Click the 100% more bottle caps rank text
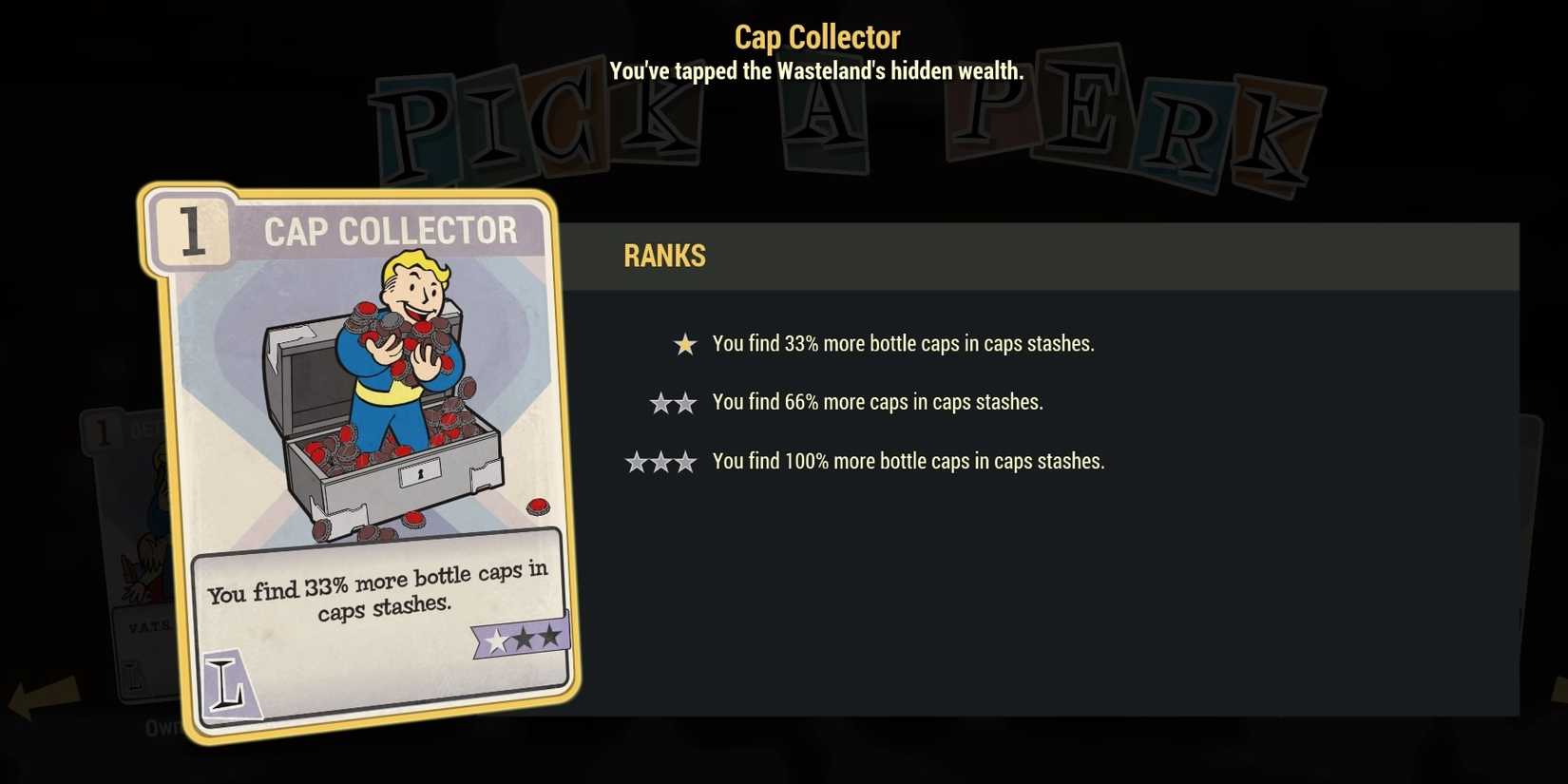 (x=908, y=461)
